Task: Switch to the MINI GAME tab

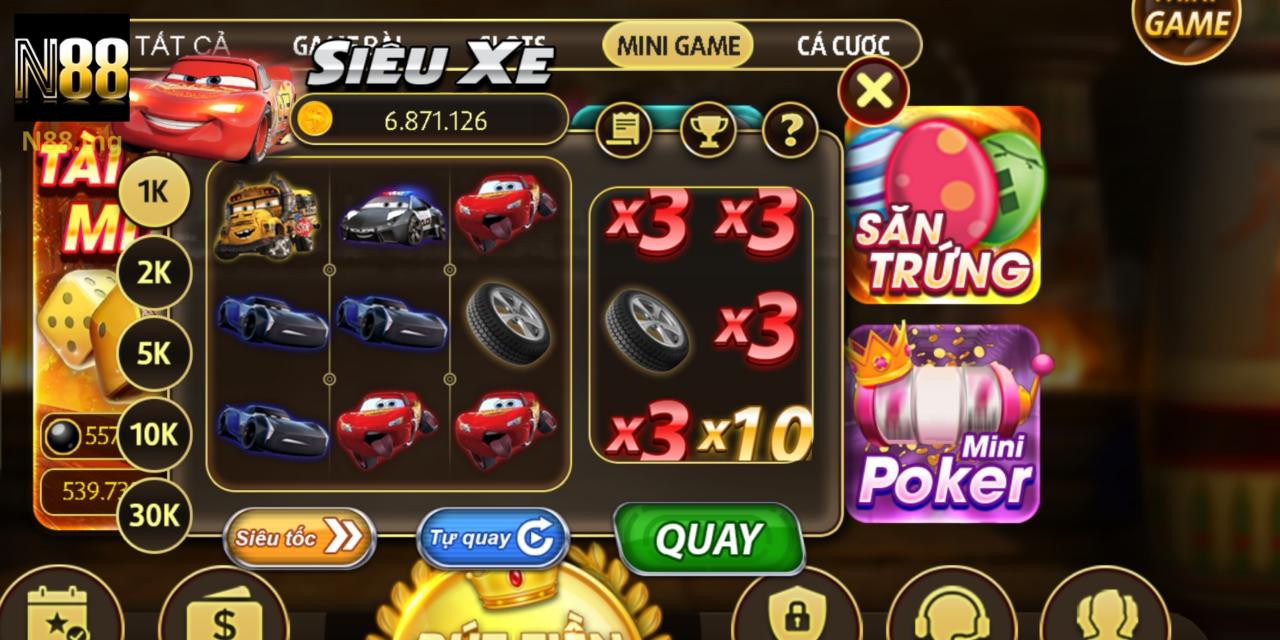Action: click(678, 45)
